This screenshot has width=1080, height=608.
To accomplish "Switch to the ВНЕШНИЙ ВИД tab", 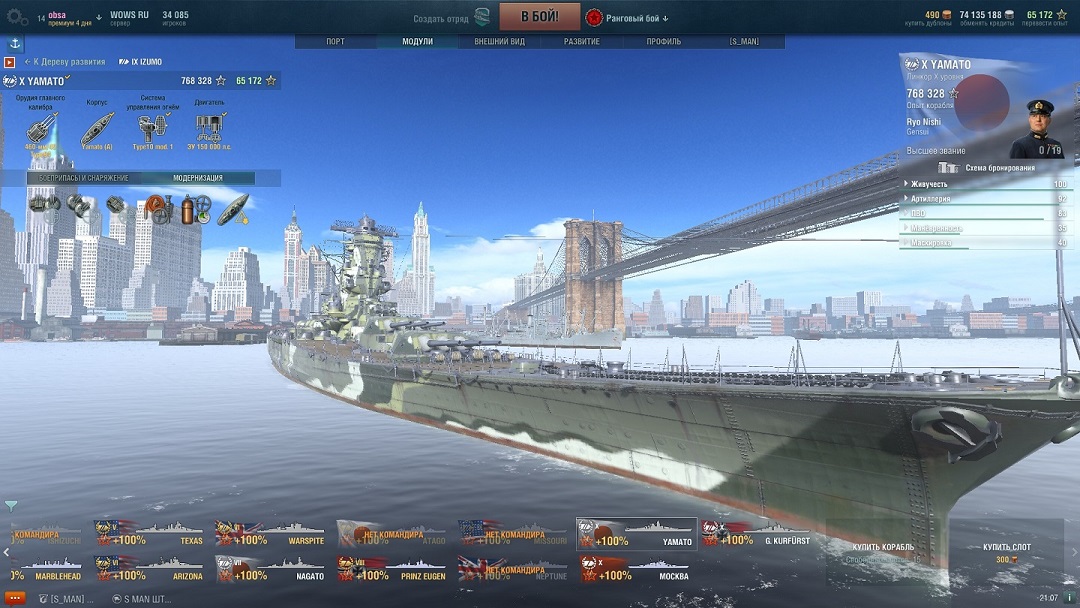I will [499, 42].
